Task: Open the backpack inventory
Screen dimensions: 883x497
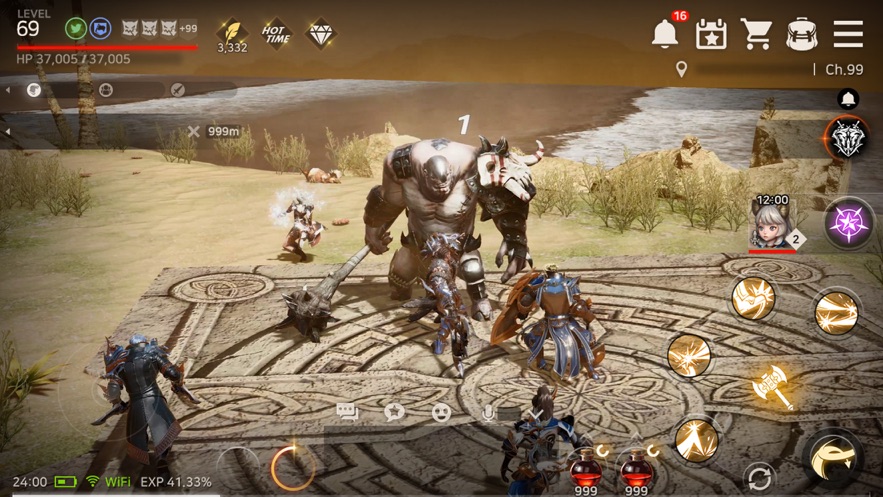Action: (x=802, y=34)
